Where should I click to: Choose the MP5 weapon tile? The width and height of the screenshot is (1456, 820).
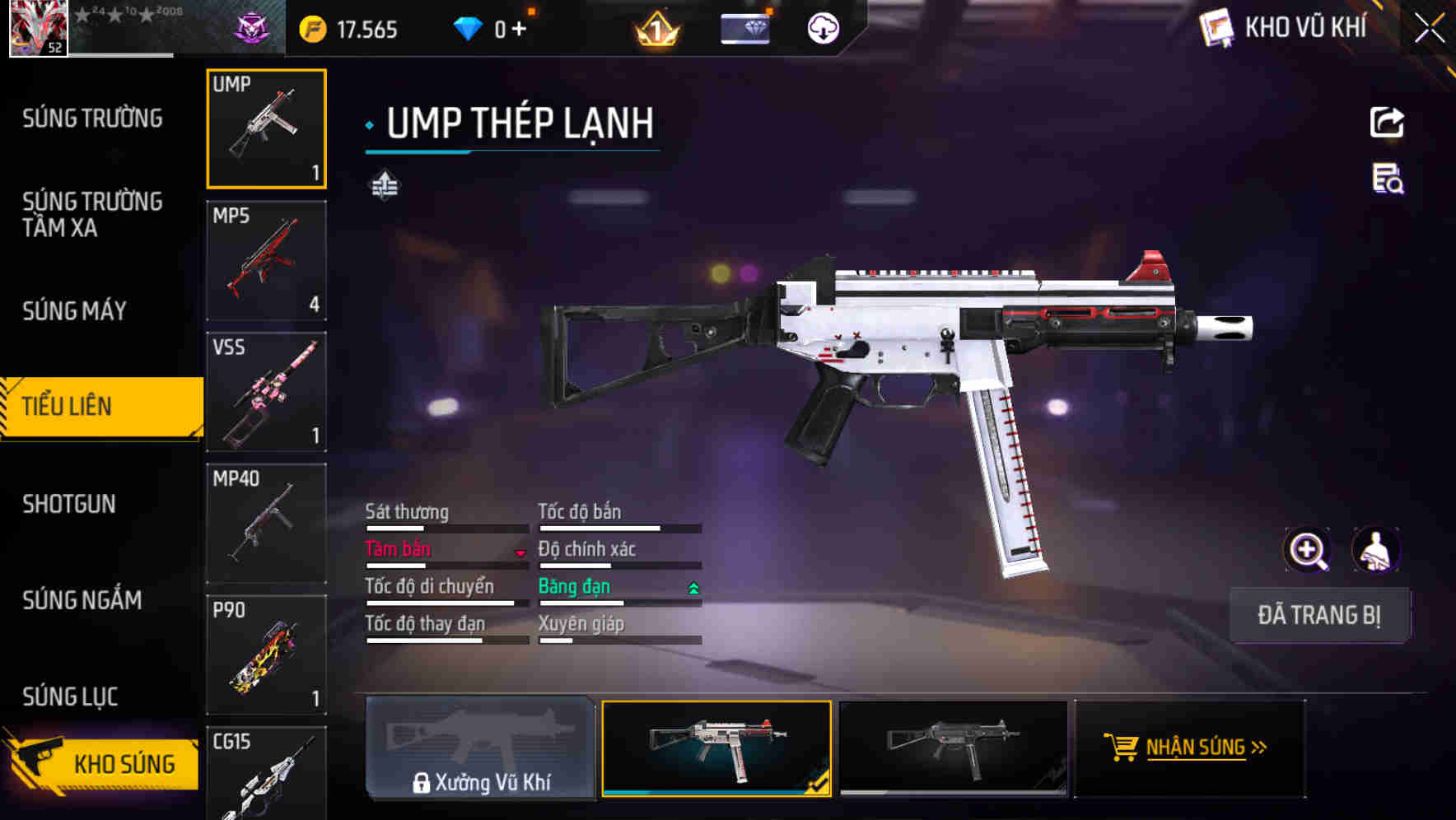(x=266, y=260)
